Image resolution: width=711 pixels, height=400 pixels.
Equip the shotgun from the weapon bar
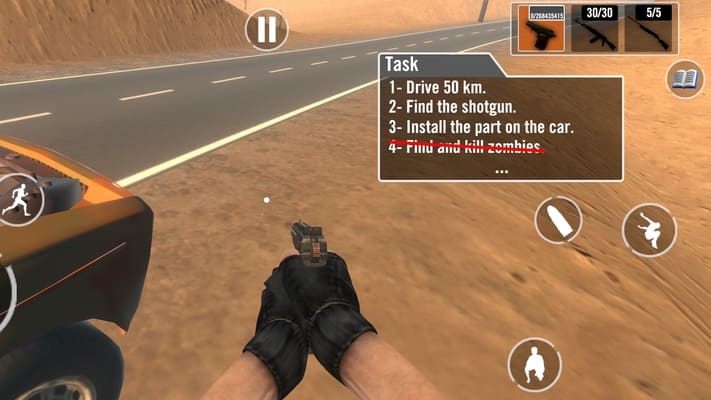[648, 28]
